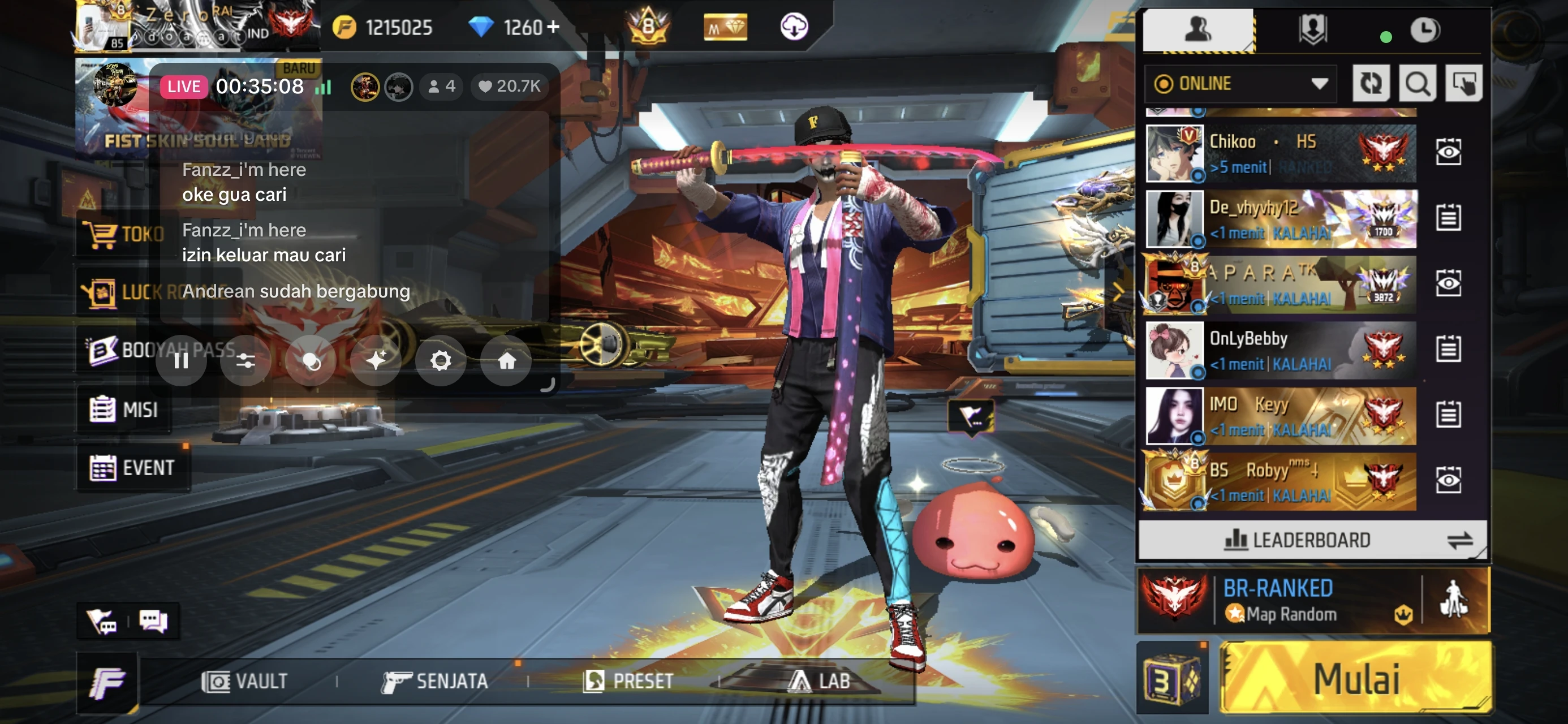Go to the Senjata weapons menu

434,682
